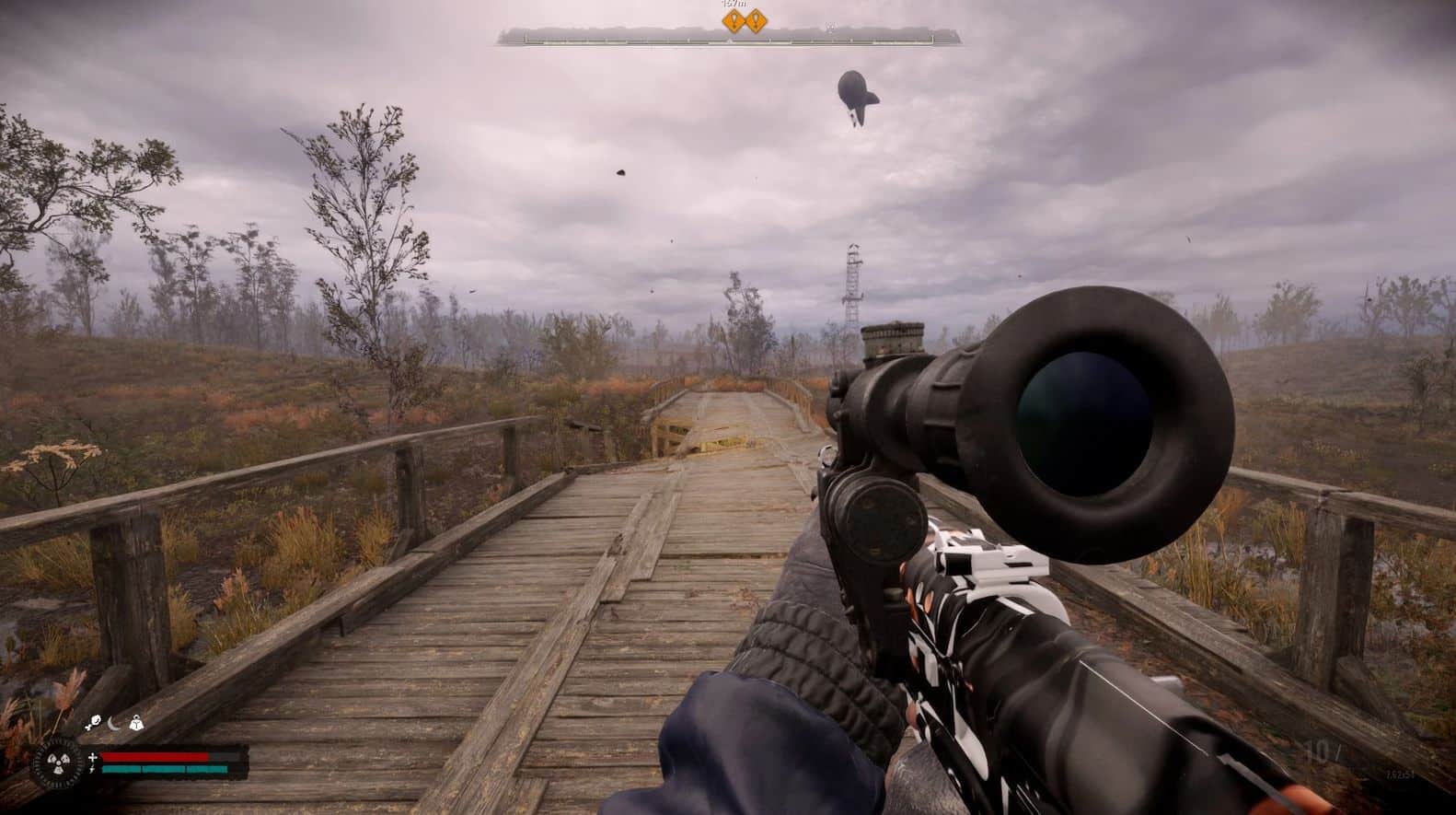Image resolution: width=1456 pixels, height=815 pixels.
Task: Click the radiation trefoil indicator
Action: pyautogui.click(x=58, y=763)
